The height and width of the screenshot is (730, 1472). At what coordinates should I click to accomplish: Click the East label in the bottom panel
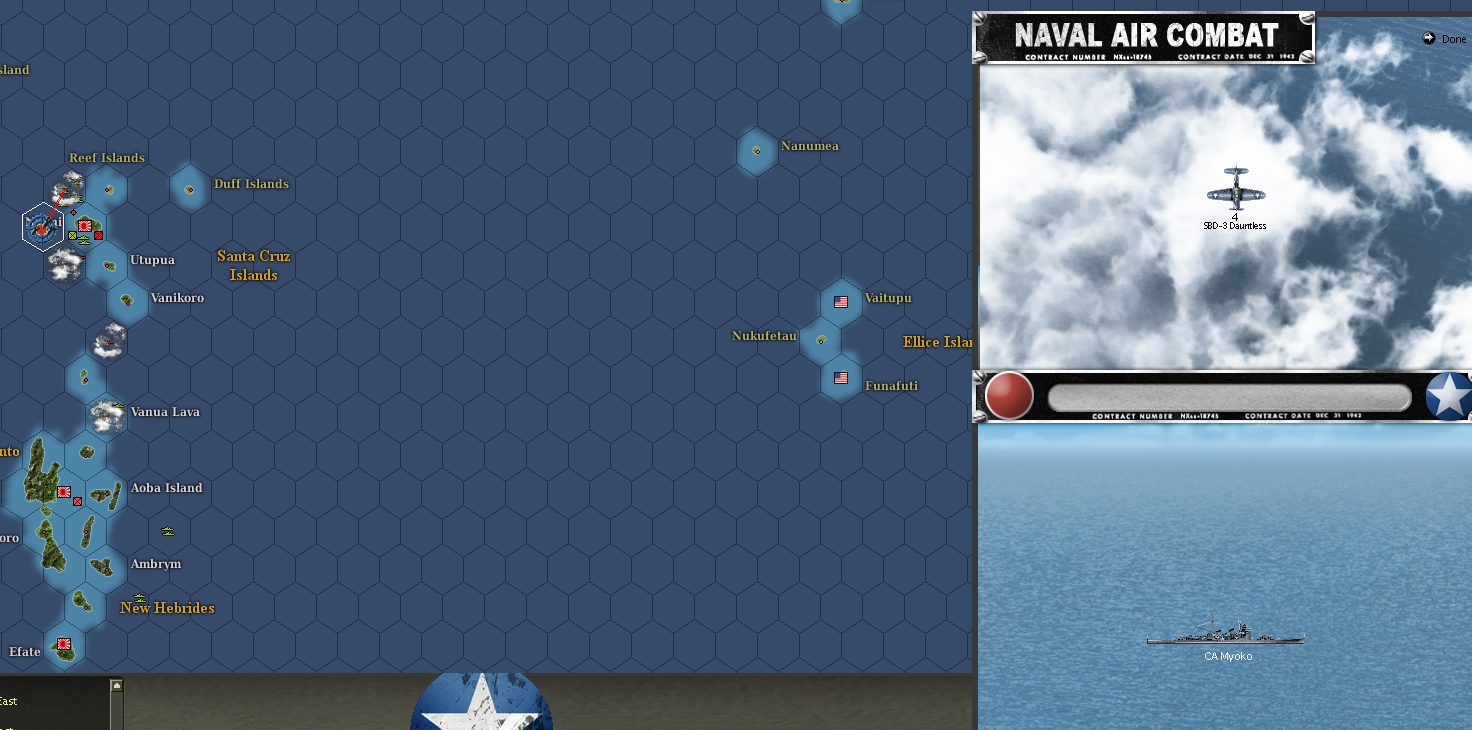coord(9,701)
